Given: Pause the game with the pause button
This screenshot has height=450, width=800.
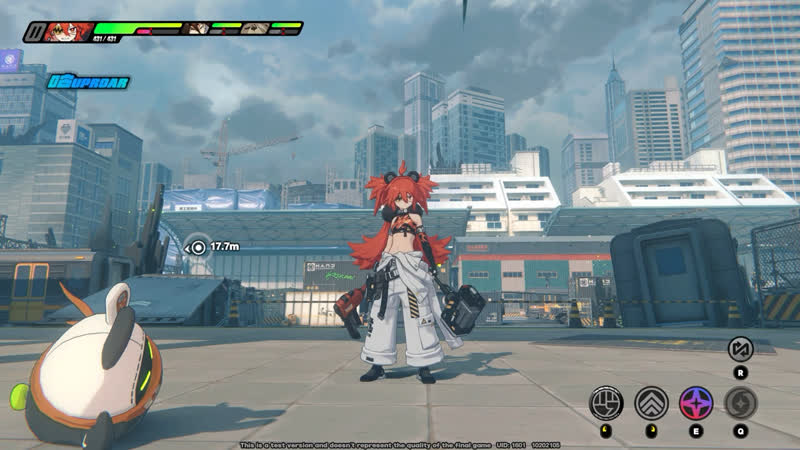Looking at the screenshot, I should pos(36,31).
